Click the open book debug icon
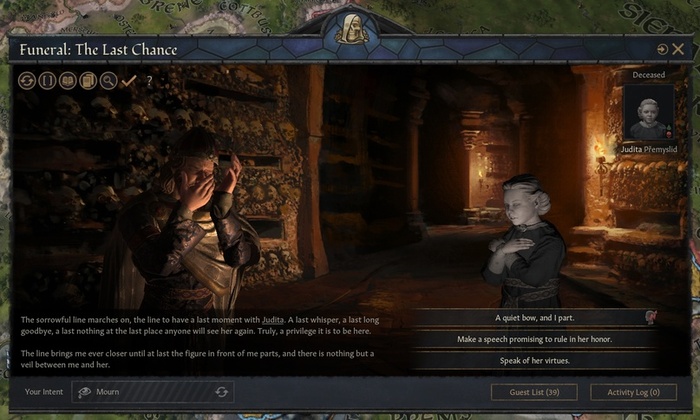This screenshot has height=420, width=700. point(68,81)
